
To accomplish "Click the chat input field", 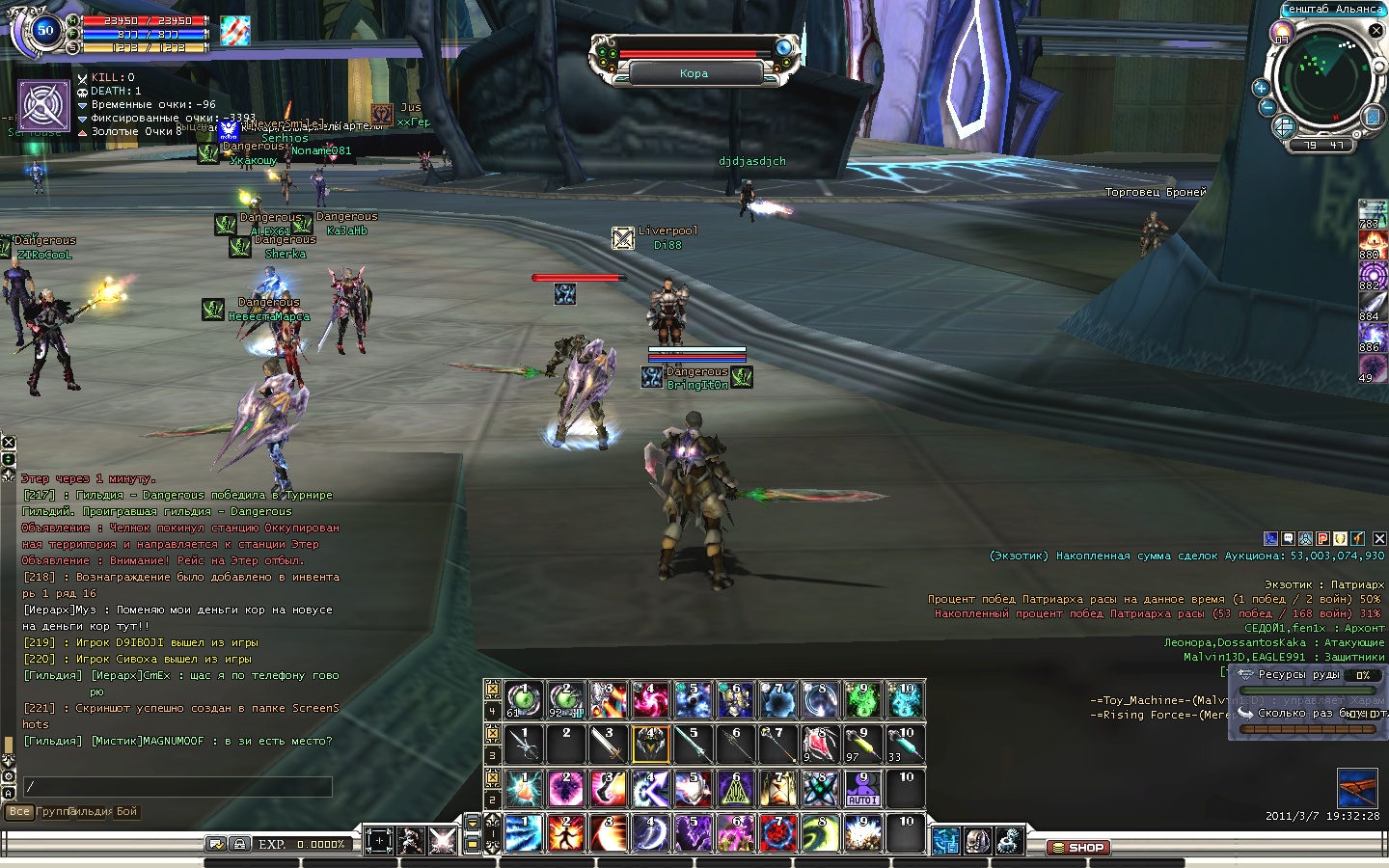I will [x=178, y=787].
